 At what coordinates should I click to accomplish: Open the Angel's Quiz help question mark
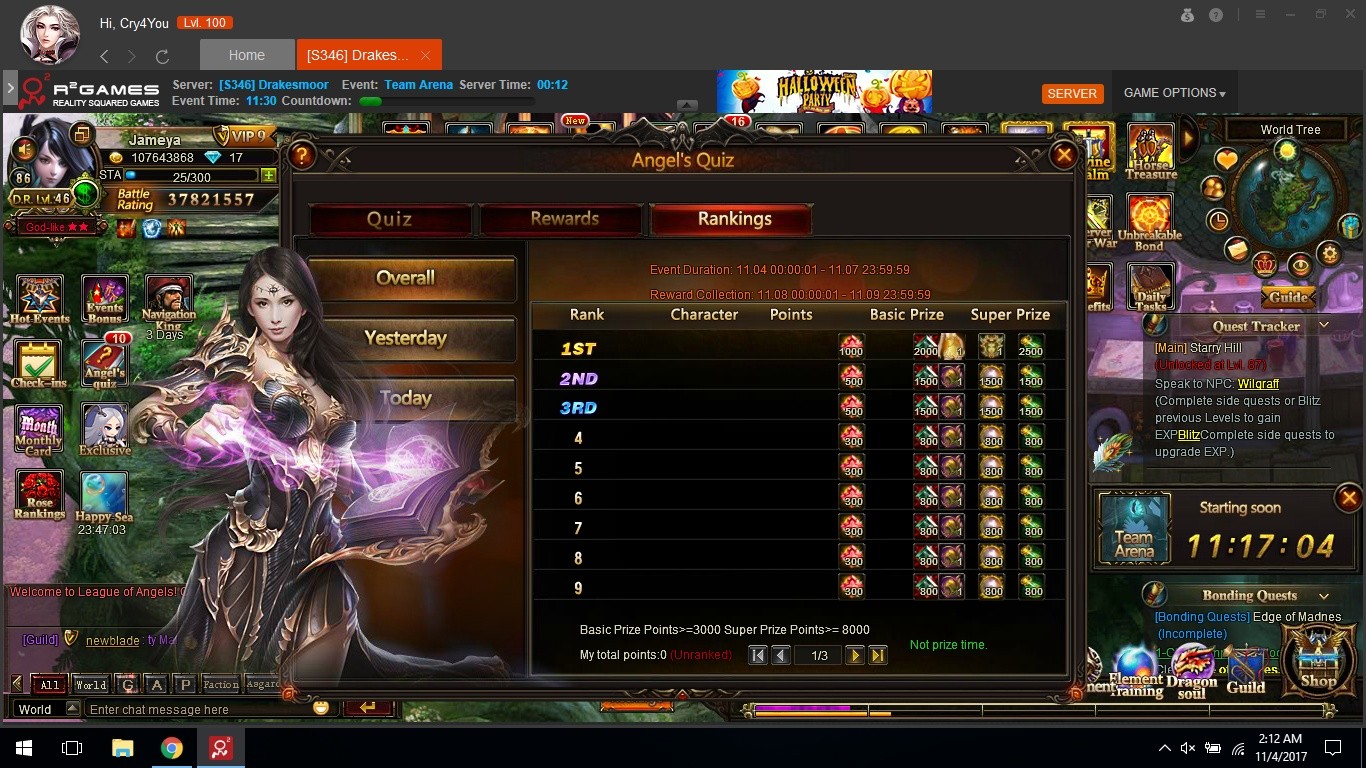tap(302, 155)
